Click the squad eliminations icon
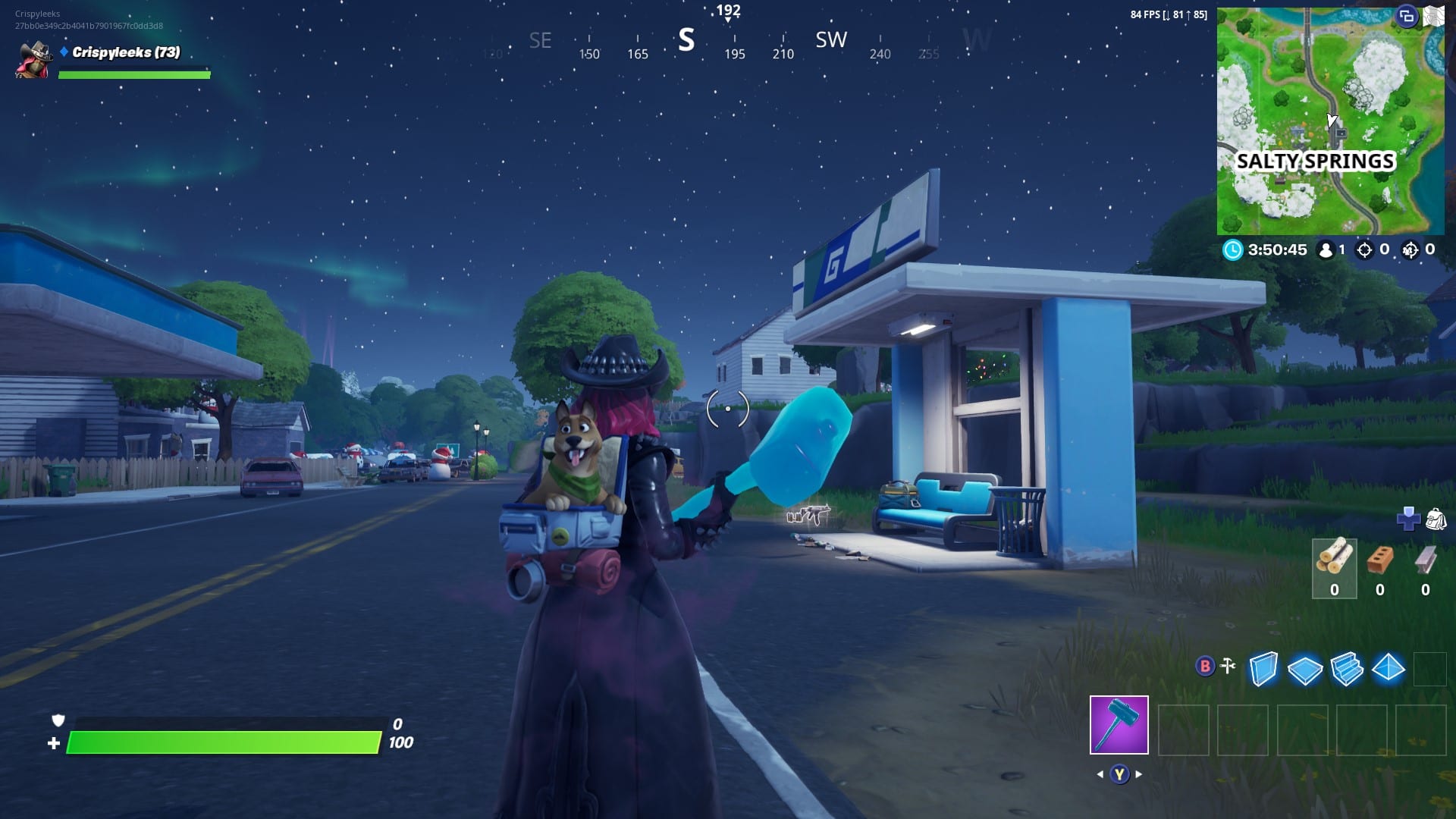 tap(1412, 249)
